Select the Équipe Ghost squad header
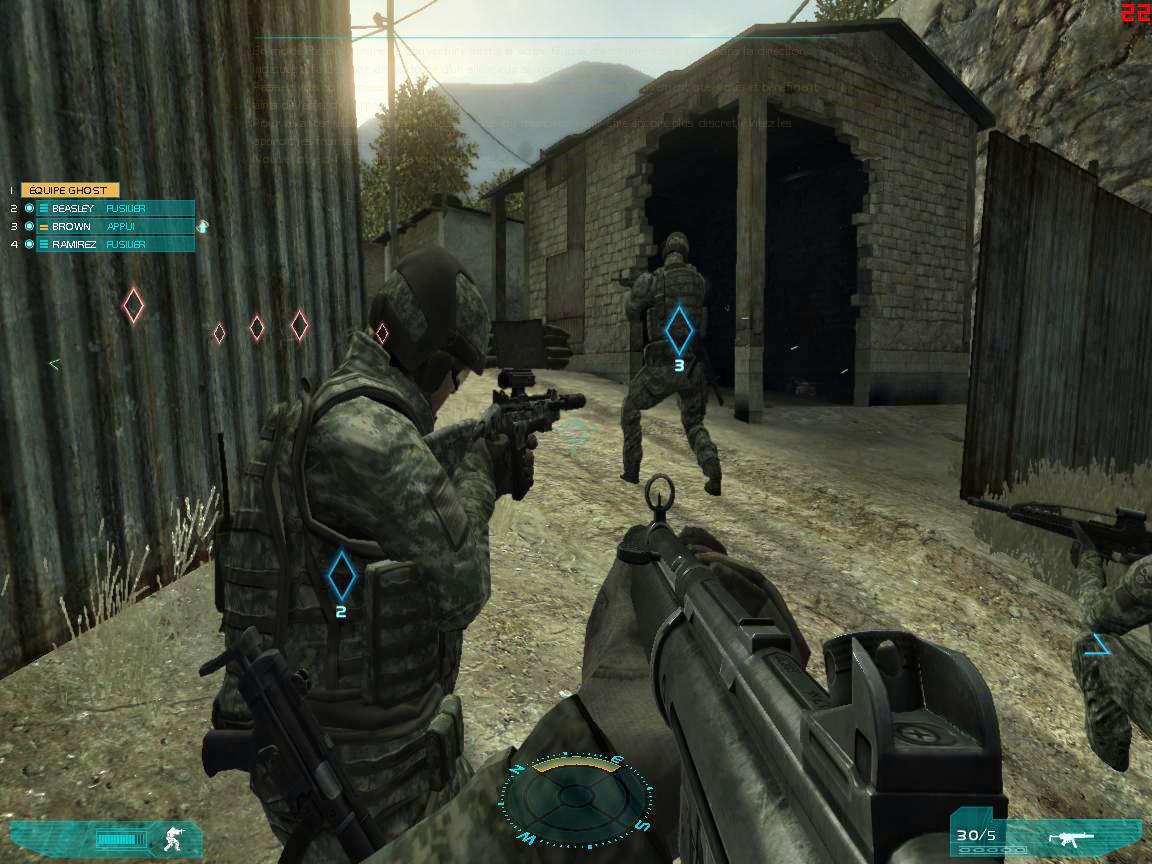 (x=69, y=190)
